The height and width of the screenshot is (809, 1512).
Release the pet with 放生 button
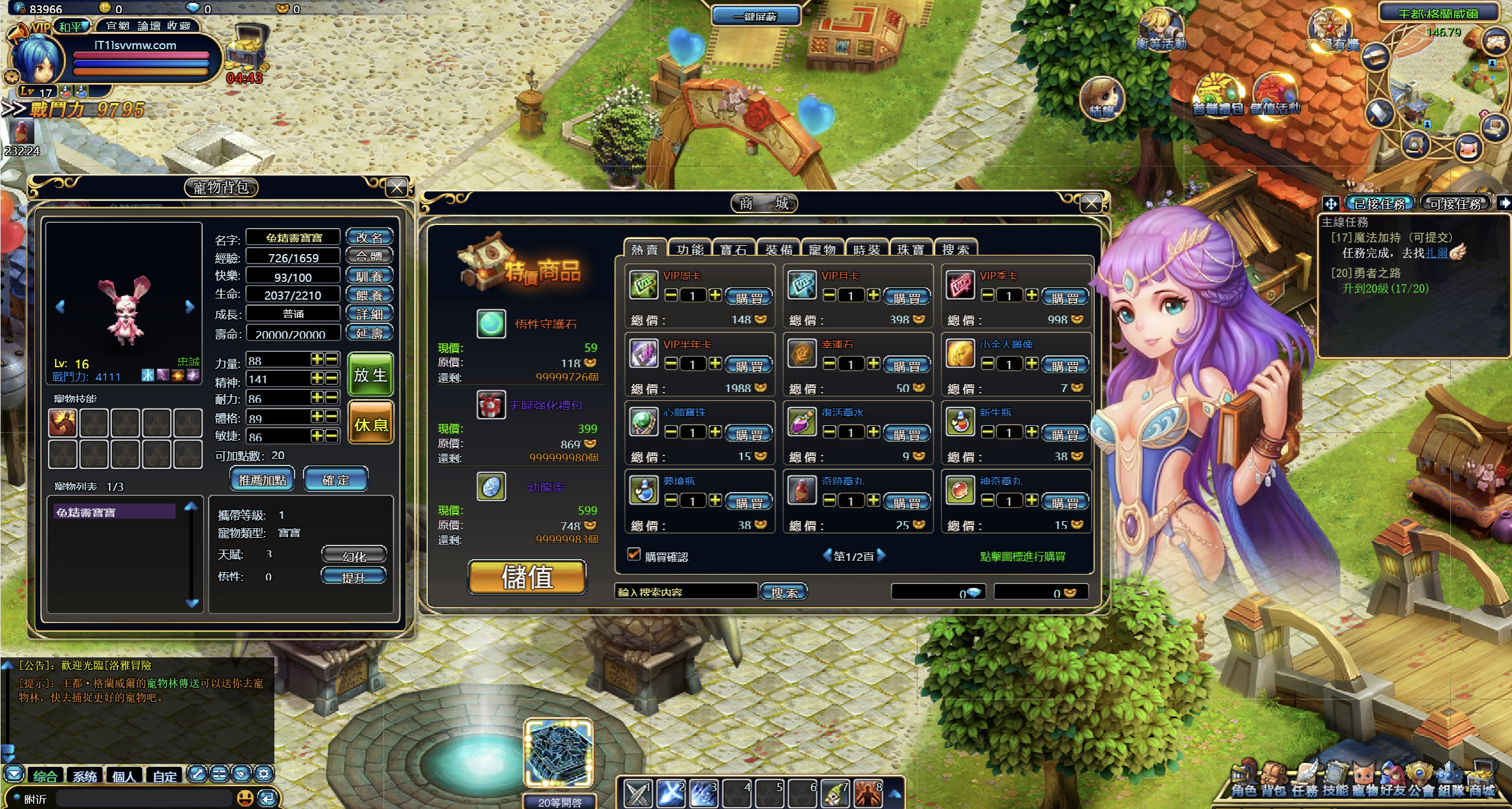(370, 374)
